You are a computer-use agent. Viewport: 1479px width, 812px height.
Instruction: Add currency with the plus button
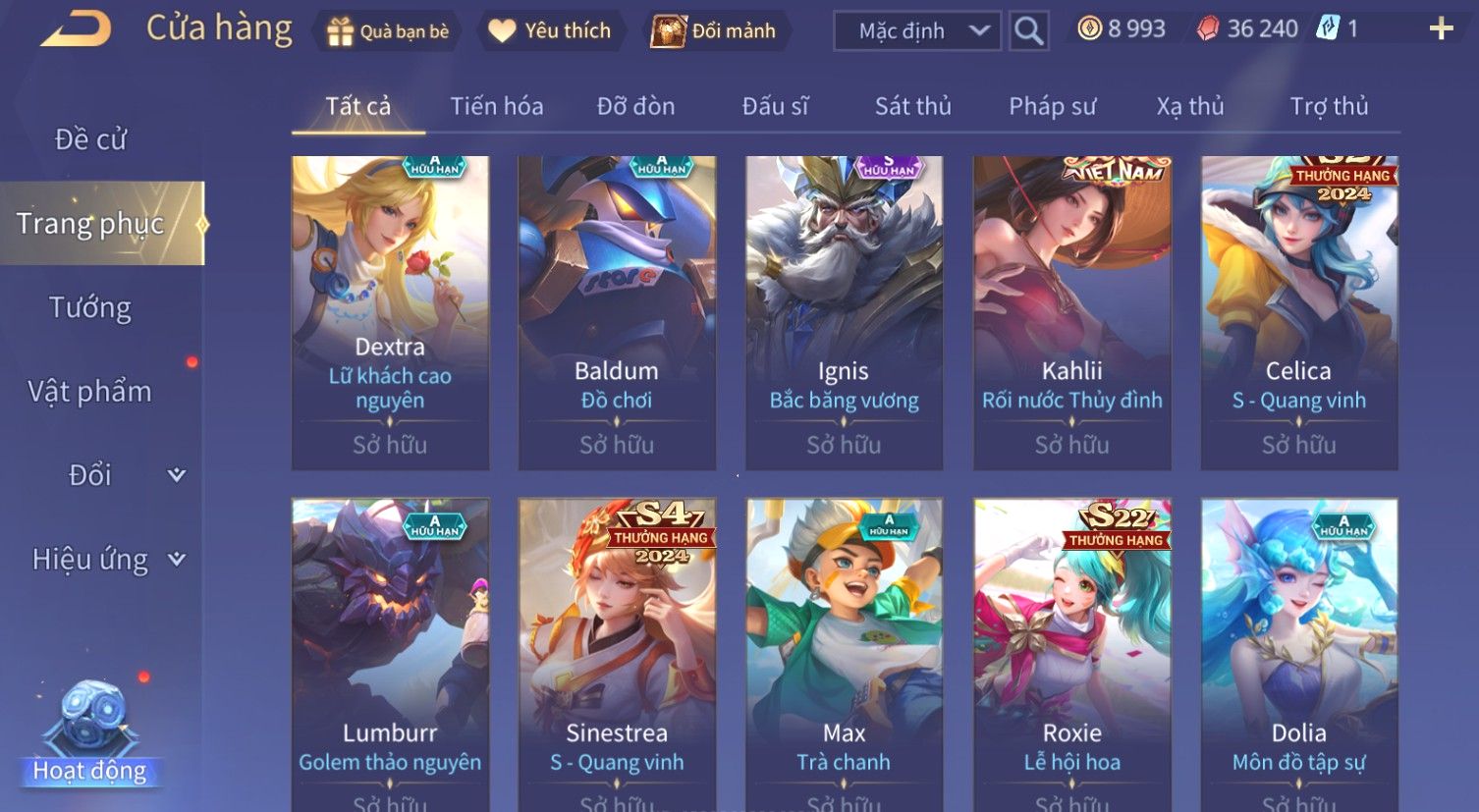tap(1441, 29)
